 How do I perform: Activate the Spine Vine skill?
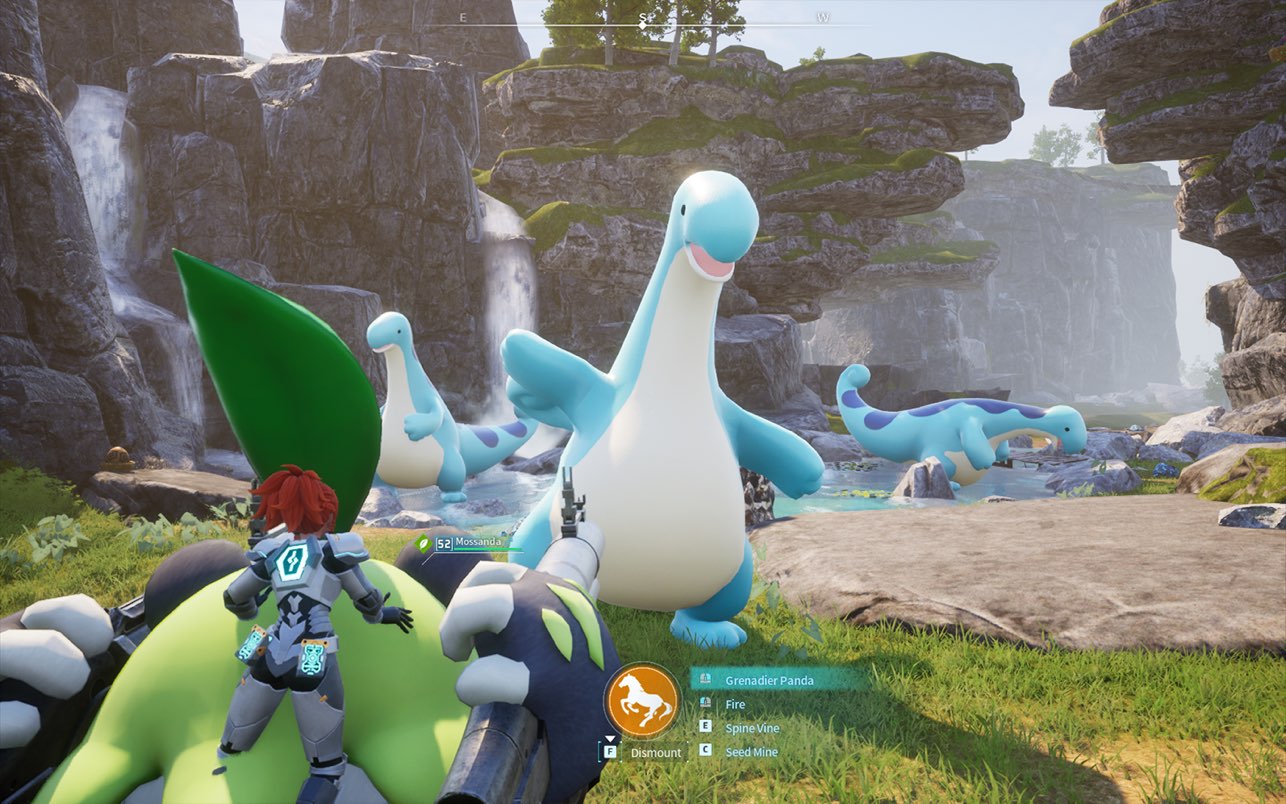[x=751, y=728]
